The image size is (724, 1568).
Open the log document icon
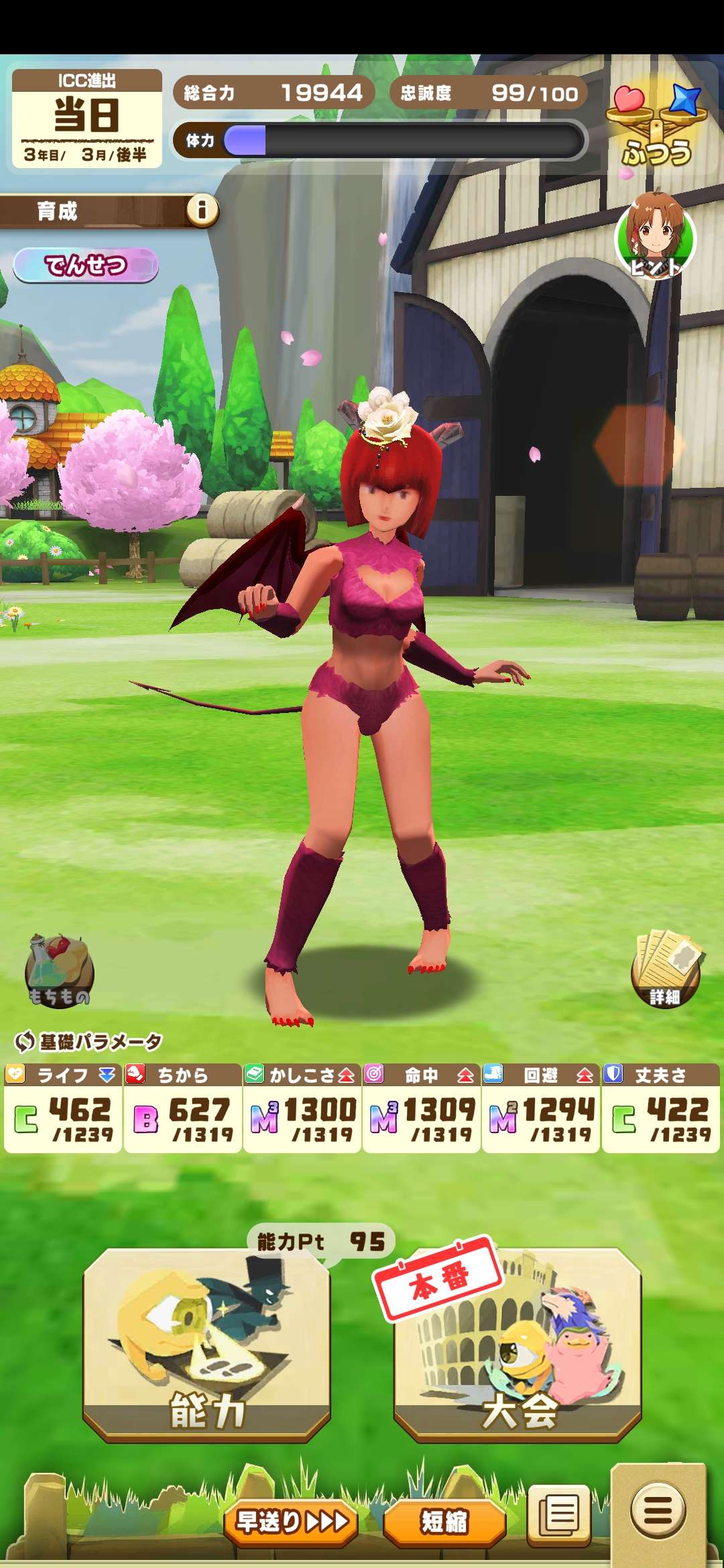559,1516
